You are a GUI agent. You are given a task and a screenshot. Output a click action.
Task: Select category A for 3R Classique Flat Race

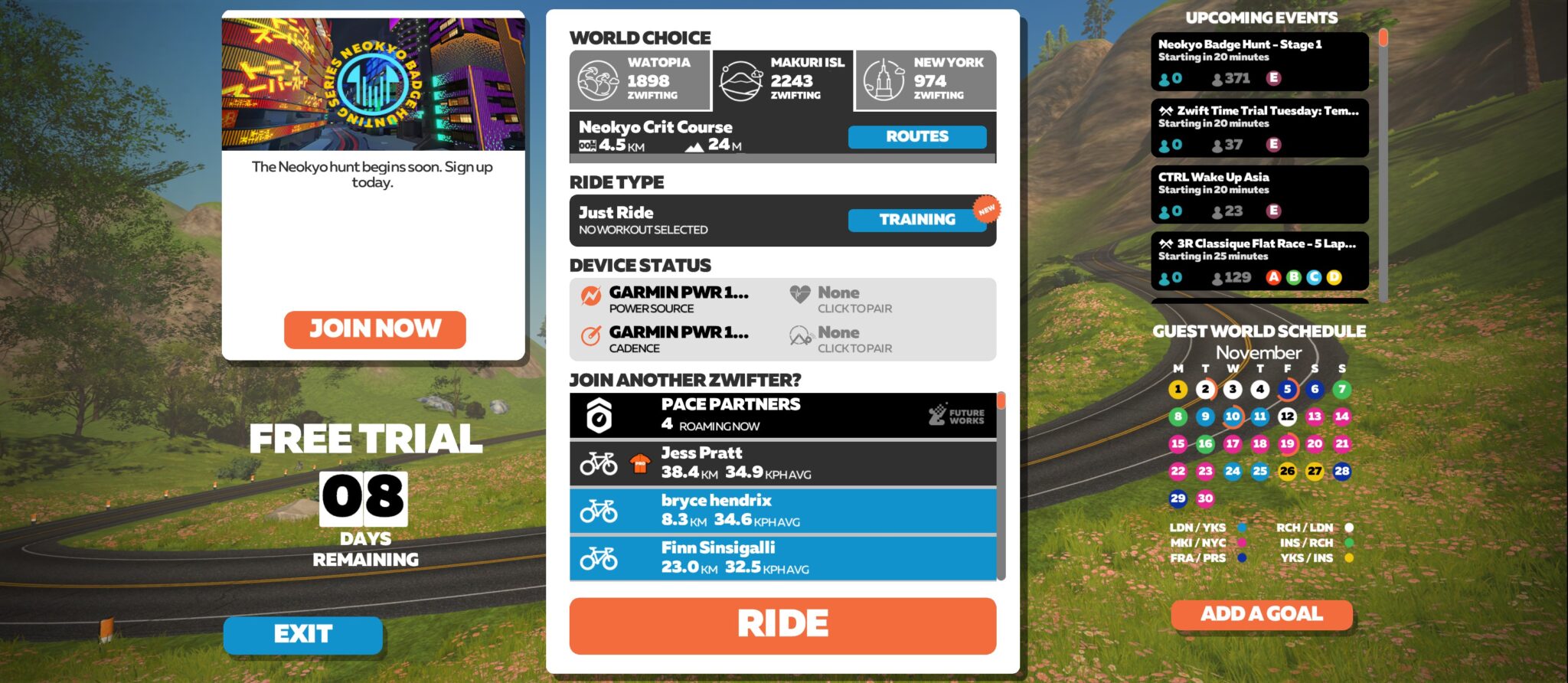(x=1273, y=278)
